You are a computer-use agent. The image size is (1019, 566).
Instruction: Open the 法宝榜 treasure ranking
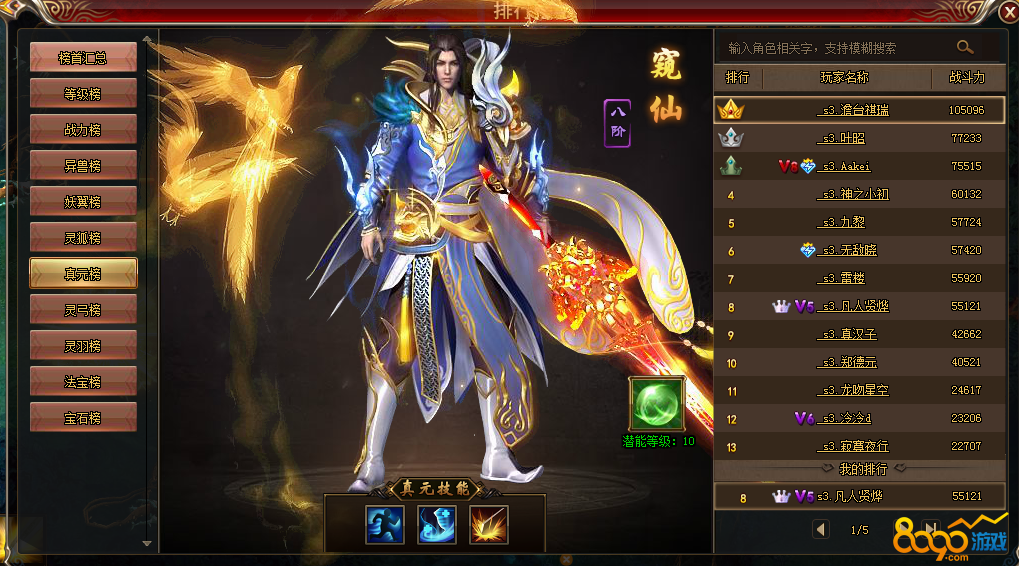83,382
